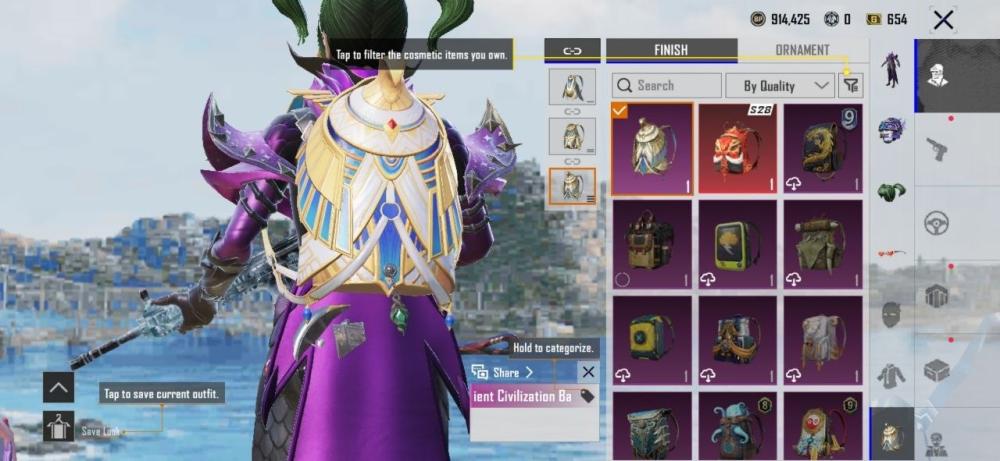Select the green horned headgear category
This screenshot has height=461, width=1000.
[891, 191]
